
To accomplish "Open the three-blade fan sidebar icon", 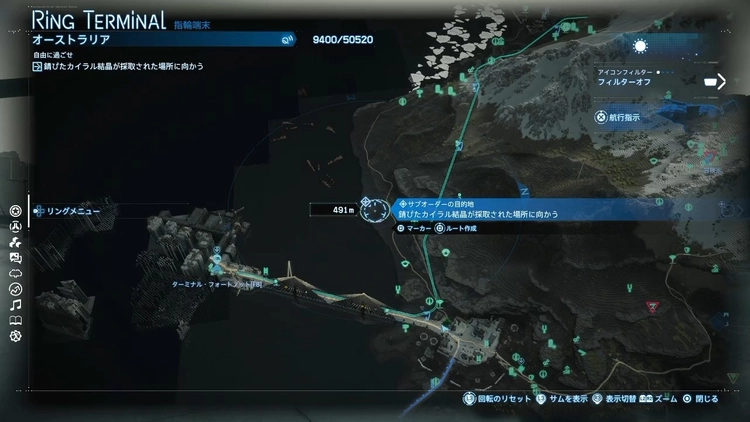I will [x=15, y=242].
